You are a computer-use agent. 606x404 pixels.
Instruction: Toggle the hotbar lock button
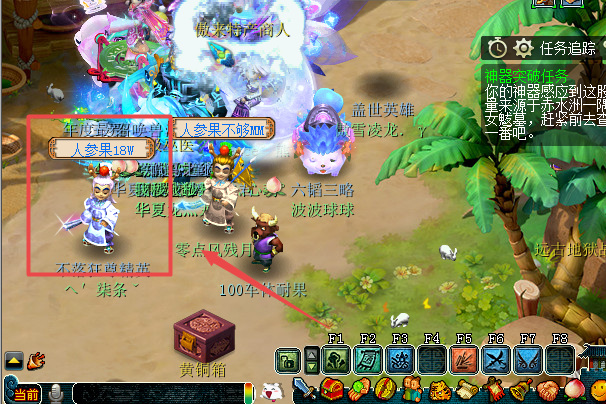[x=287, y=360]
